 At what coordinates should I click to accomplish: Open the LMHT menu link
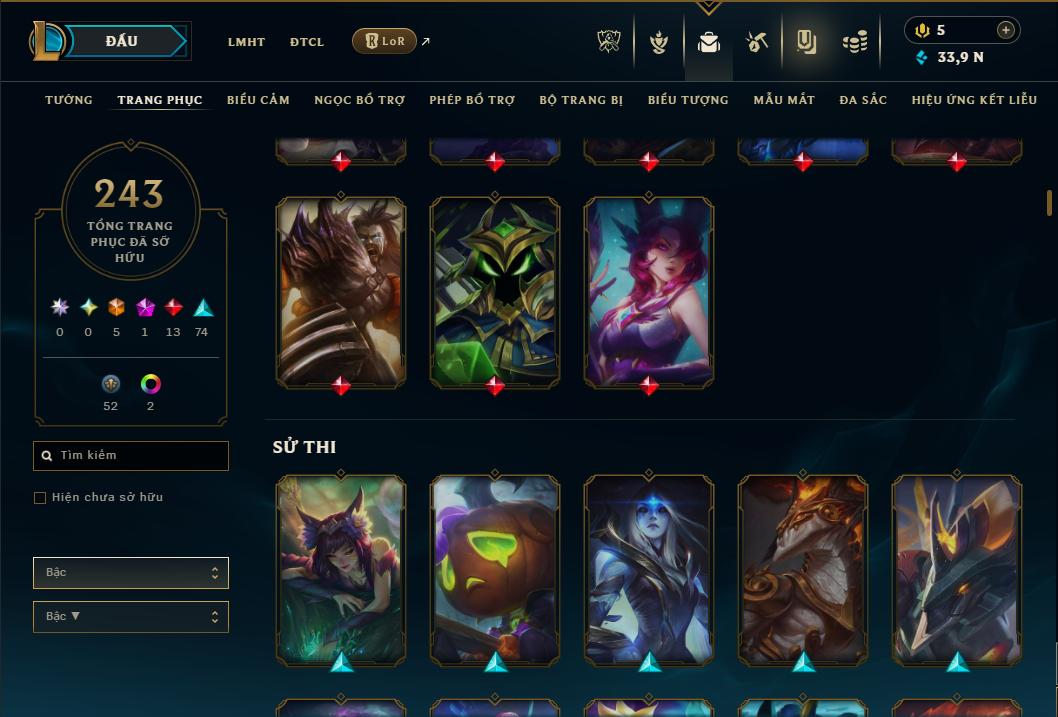246,42
